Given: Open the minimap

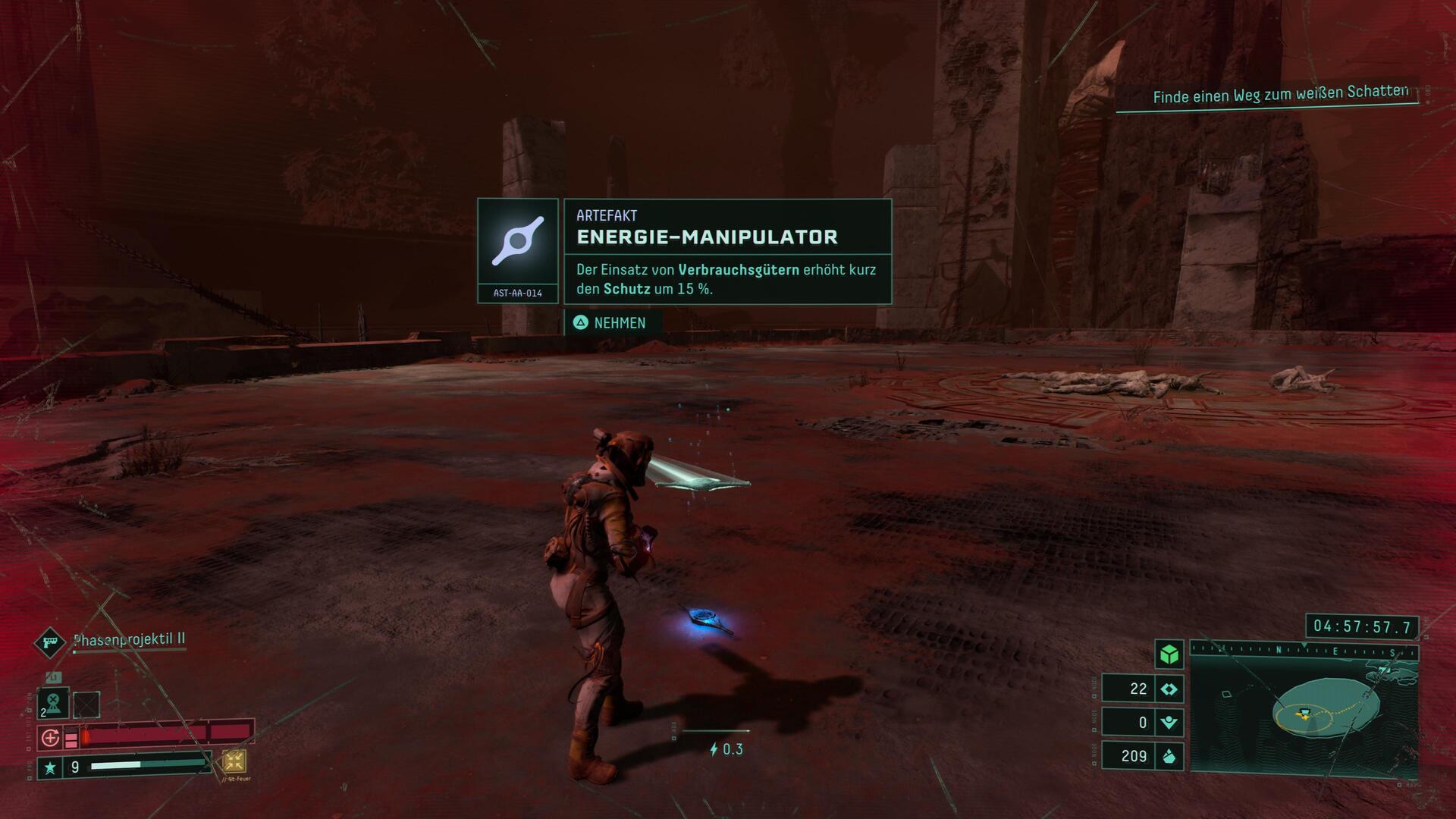Looking at the screenshot, I should pos(1303,717).
